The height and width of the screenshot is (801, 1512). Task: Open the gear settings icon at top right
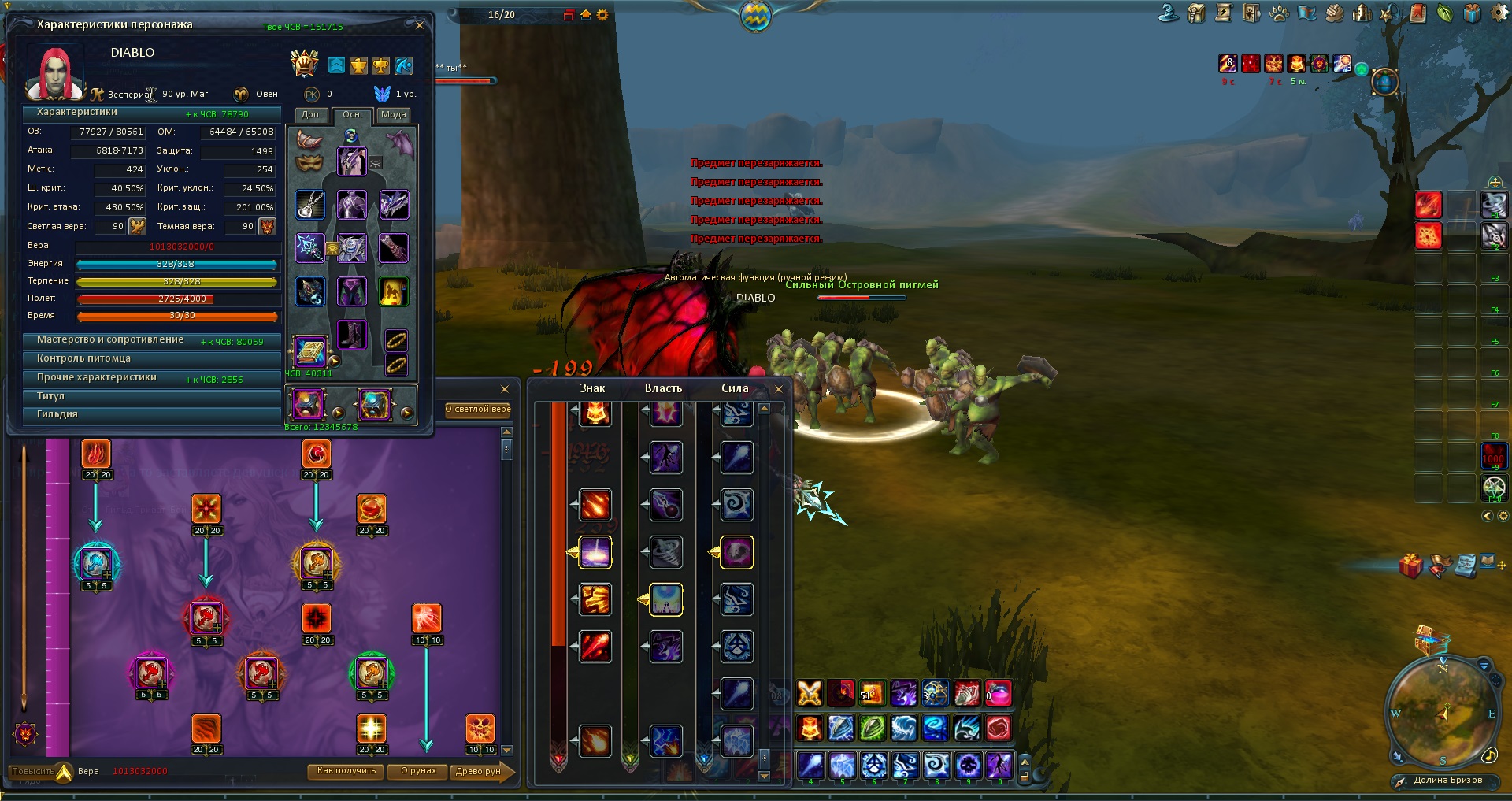point(1499,13)
